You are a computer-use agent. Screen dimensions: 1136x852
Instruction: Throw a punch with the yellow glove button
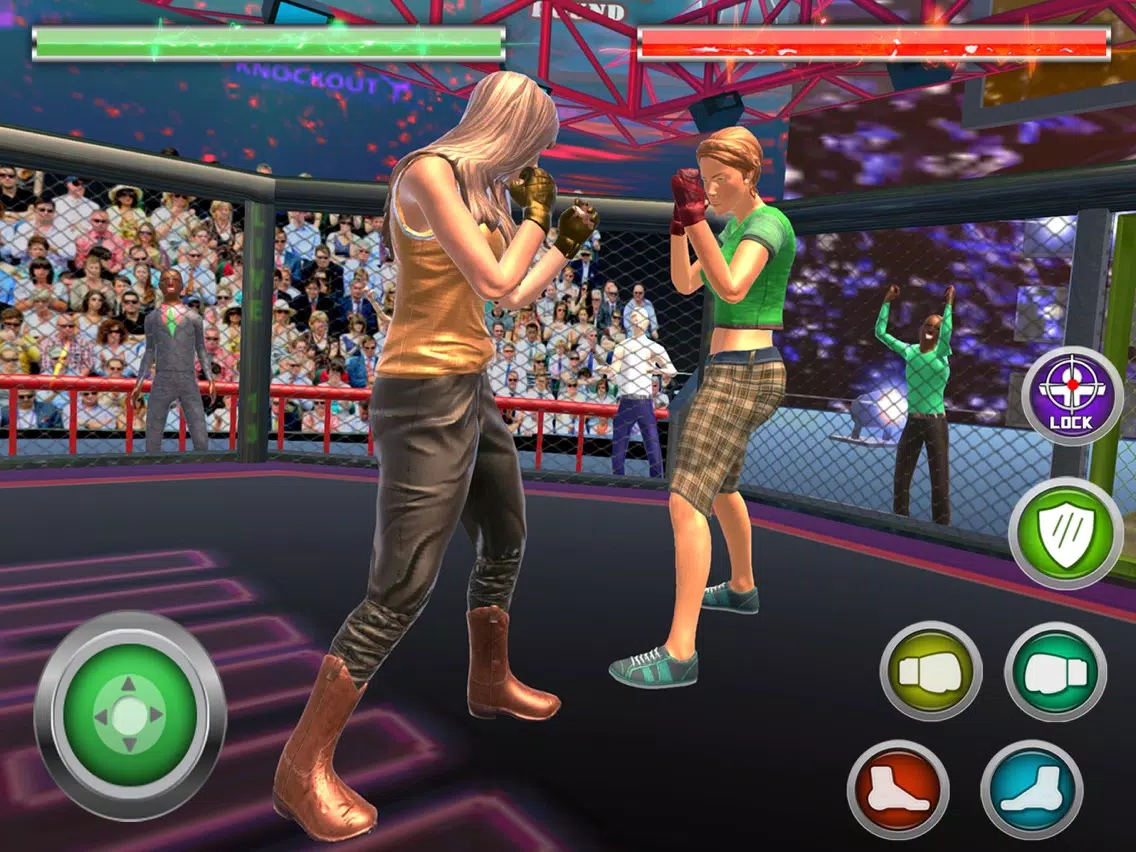(930, 671)
